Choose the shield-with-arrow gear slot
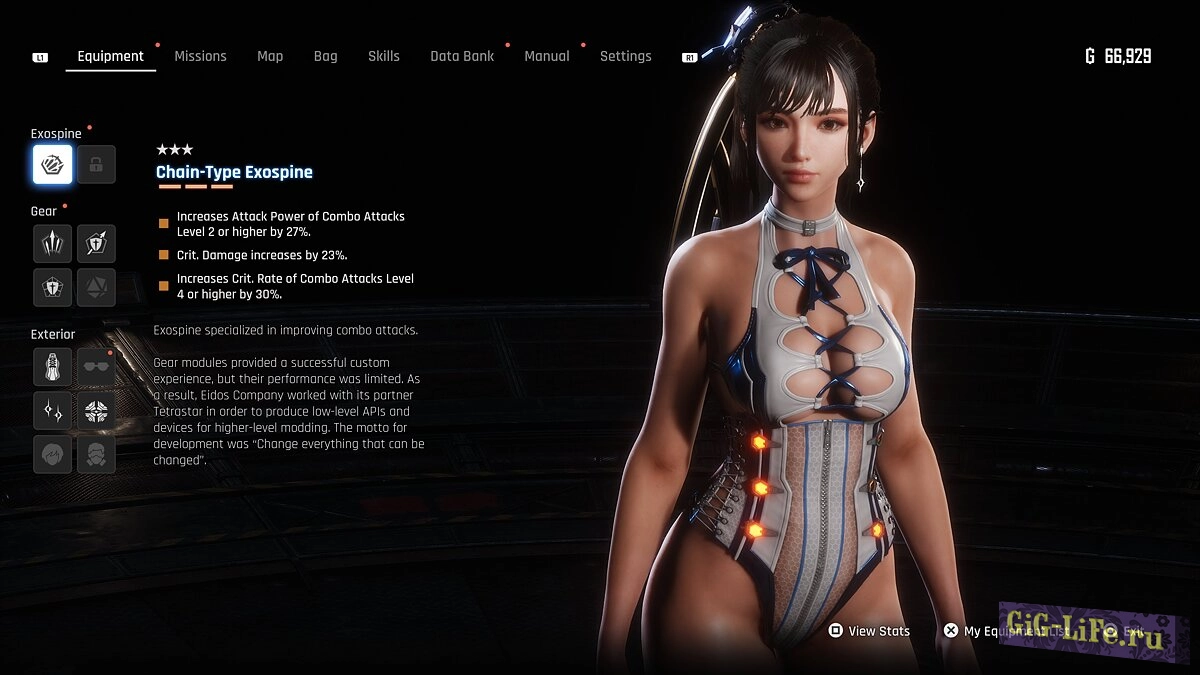The width and height of the screenshot is (1200, 675). [96, 243]
